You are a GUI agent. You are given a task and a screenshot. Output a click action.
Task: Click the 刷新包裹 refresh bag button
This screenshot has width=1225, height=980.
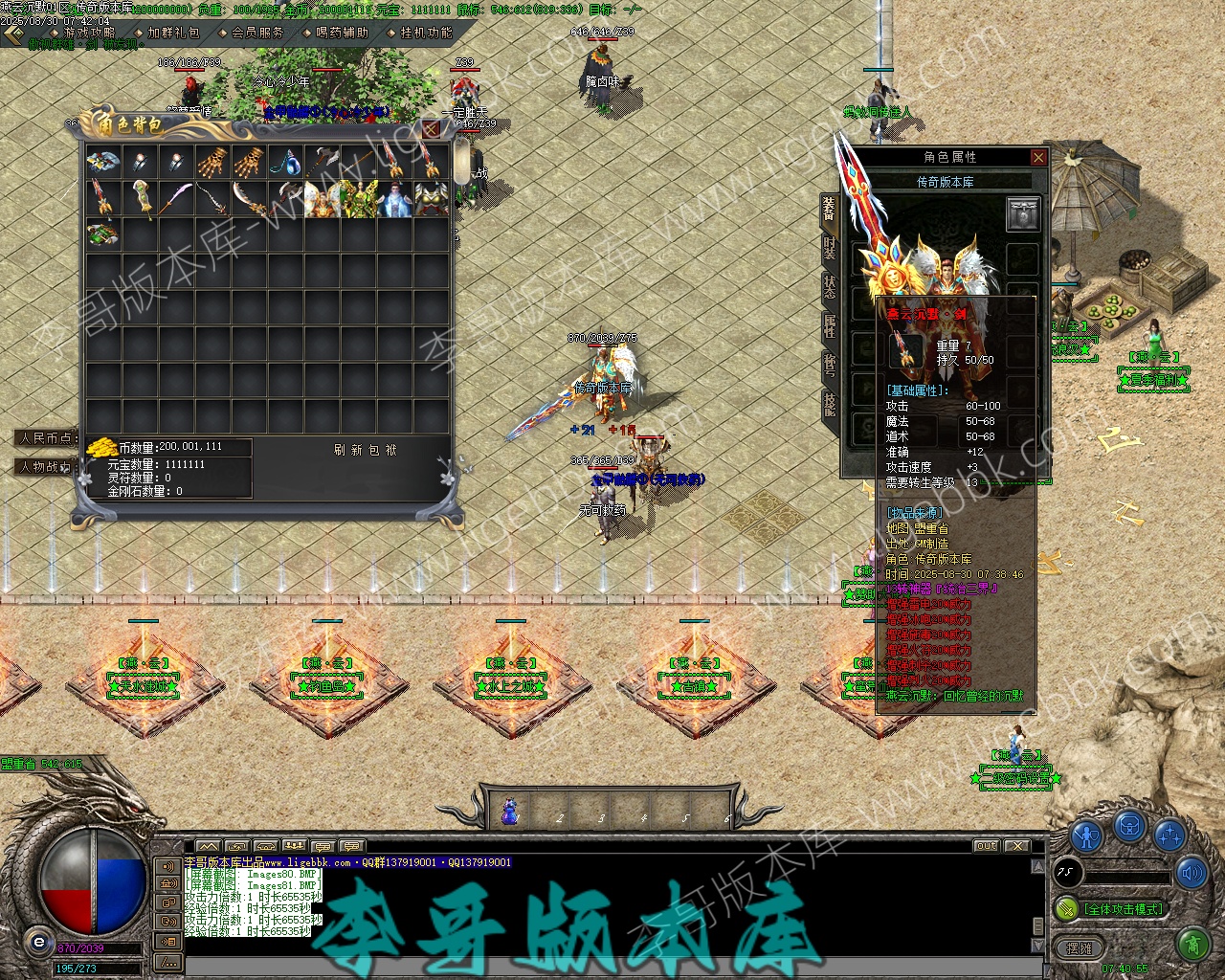365,450
